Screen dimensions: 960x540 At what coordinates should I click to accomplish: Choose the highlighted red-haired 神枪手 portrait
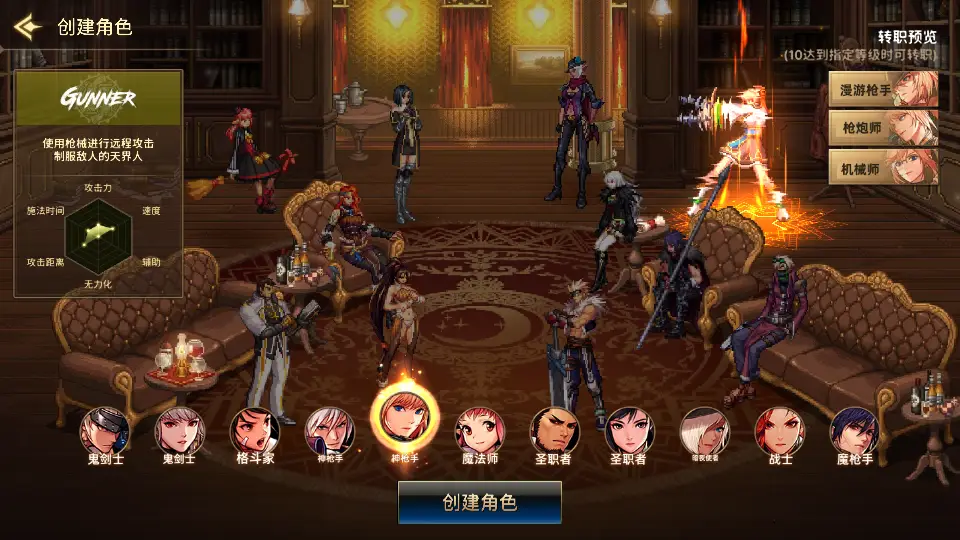coord(404,419)
